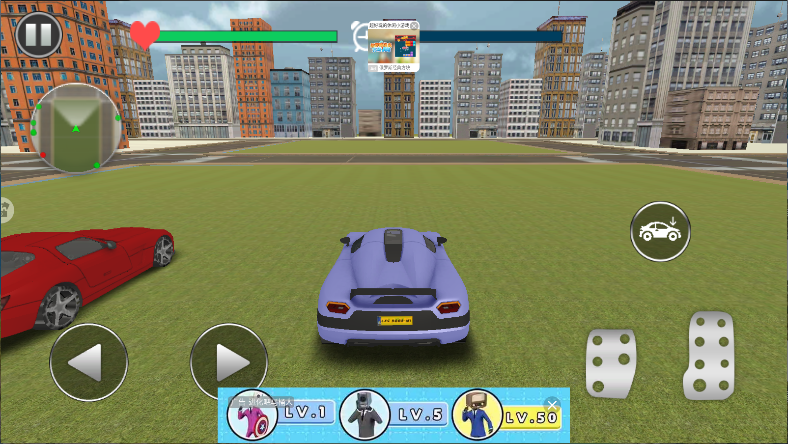This screenshot has width=788, height=444.
Task: Close the small ad popup at top
Action: pos(414,27)
